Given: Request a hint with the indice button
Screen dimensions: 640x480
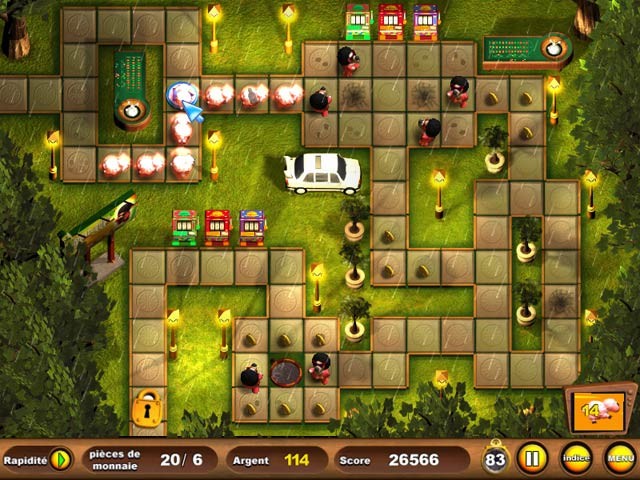Looking at the screenshot, I should [575, 459].
